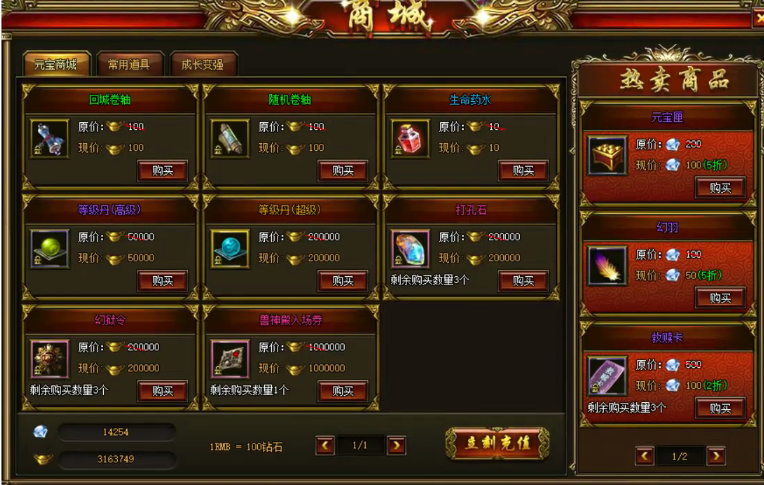The image size is (764, 485).
Task: Select the 元宝商城 tab
Action: click(x=56, y=65)
